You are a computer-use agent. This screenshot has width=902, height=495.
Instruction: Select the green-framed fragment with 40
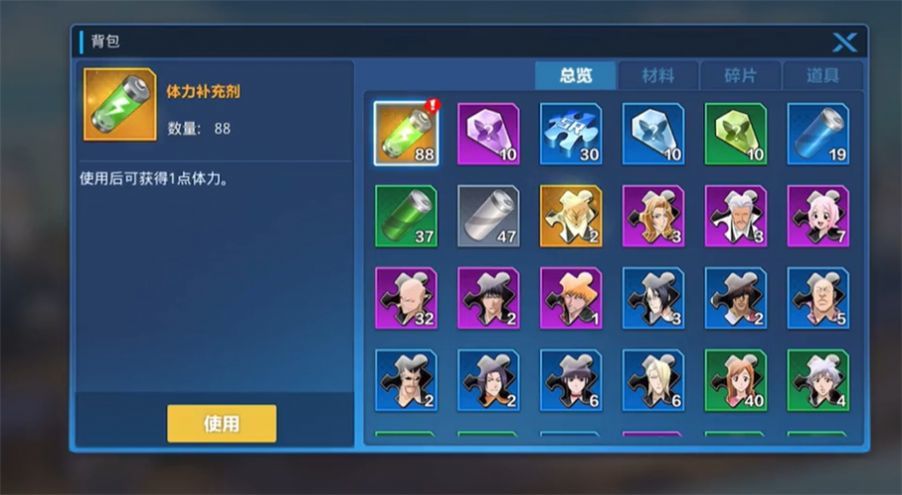click(x=735, y=379)
